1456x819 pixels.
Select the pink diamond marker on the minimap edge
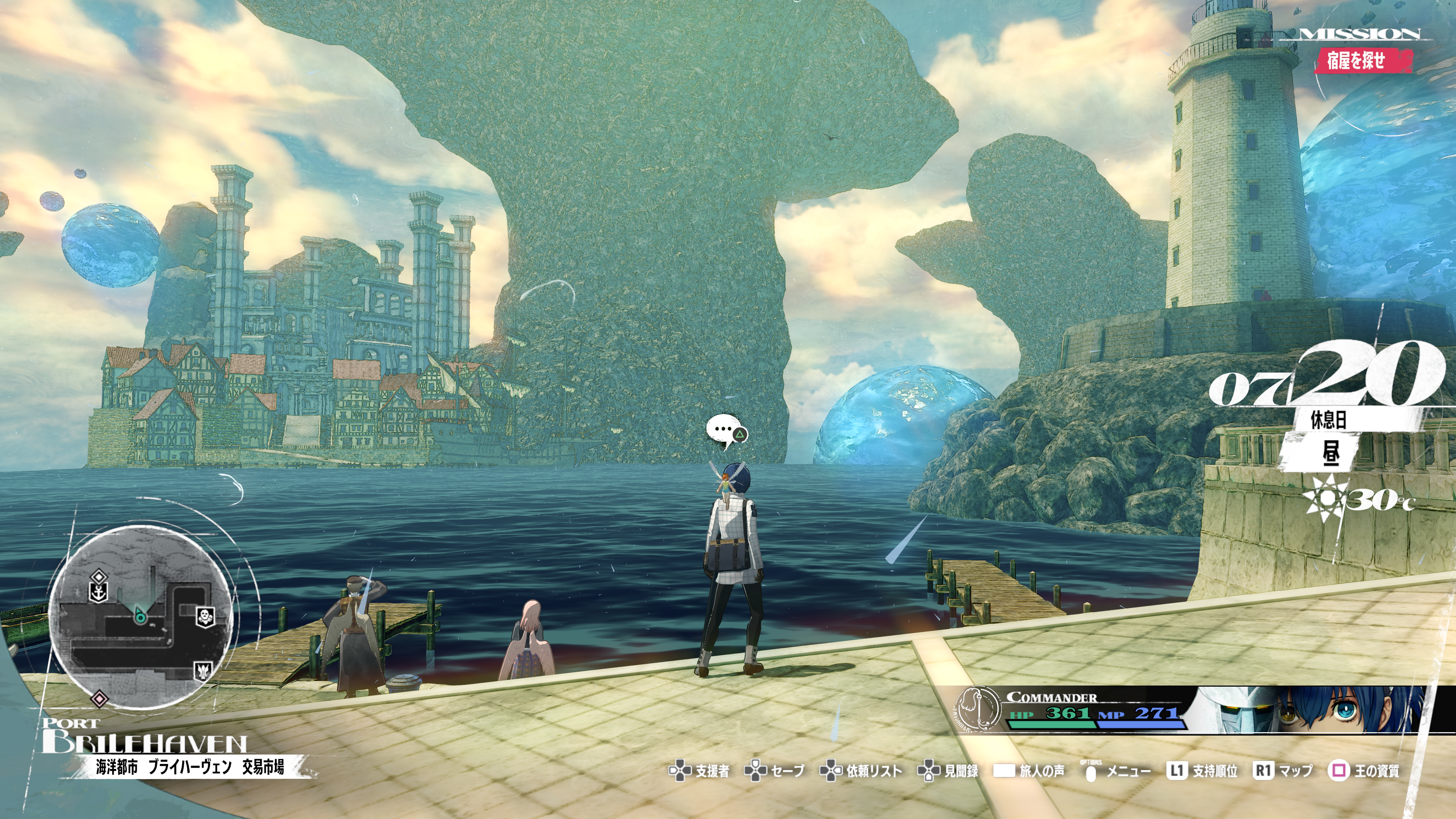[99, 698]
